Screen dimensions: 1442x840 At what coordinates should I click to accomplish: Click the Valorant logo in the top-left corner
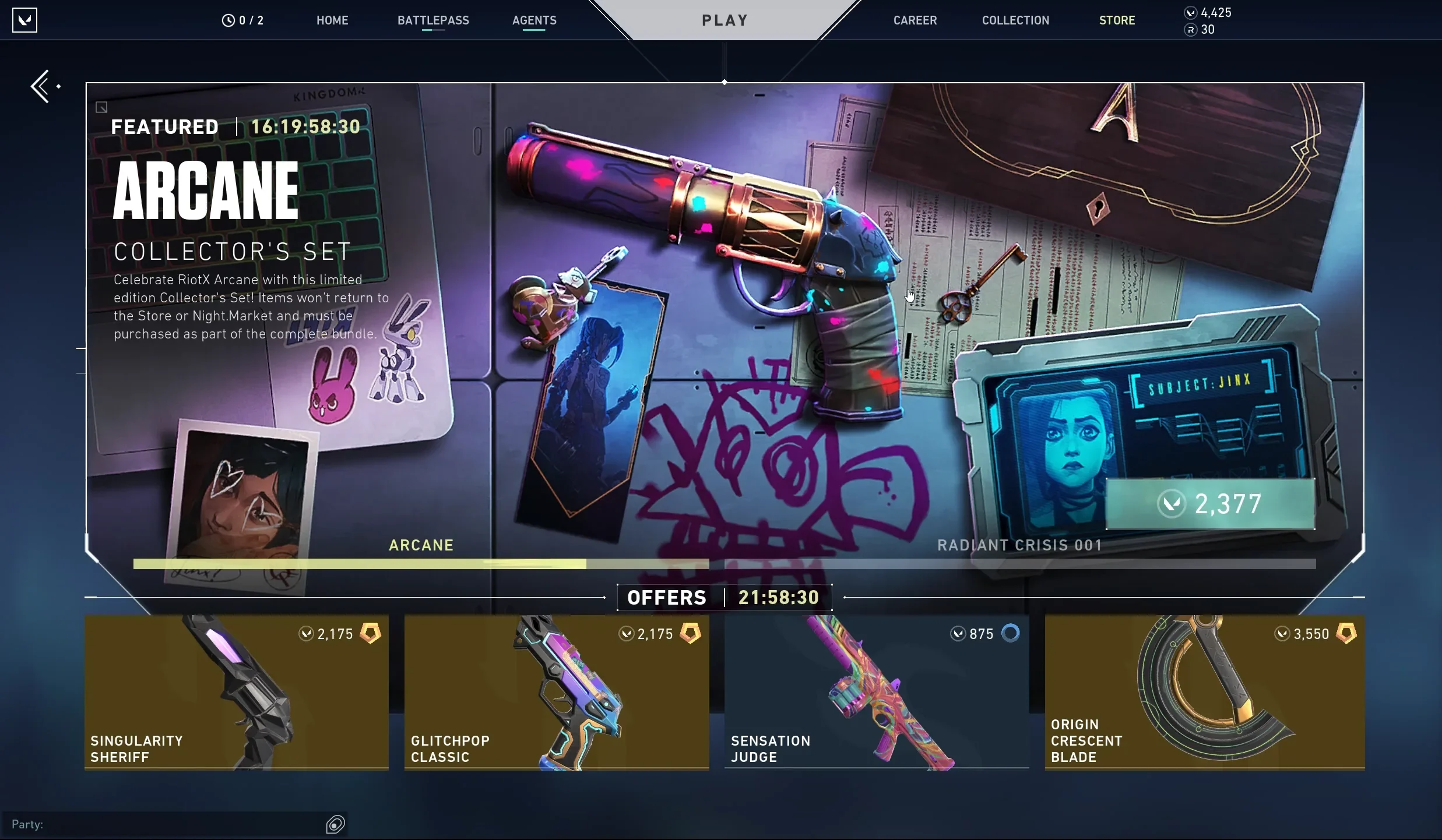[24, 19]
